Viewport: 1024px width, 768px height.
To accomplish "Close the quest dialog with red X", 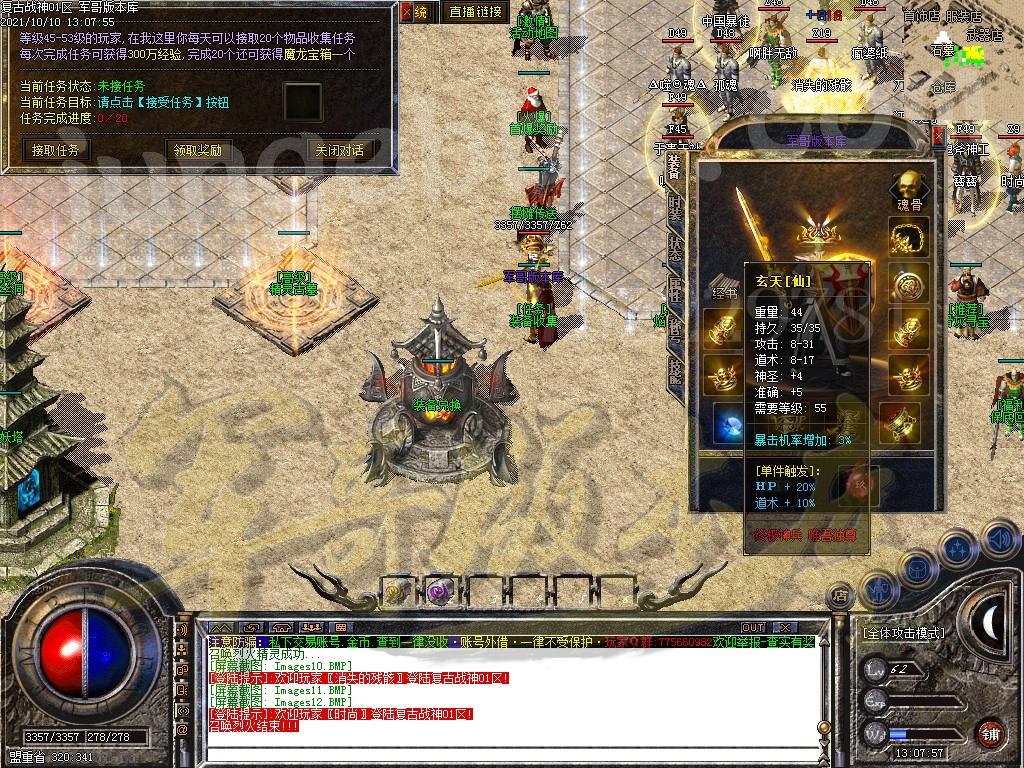I will 407,12.
